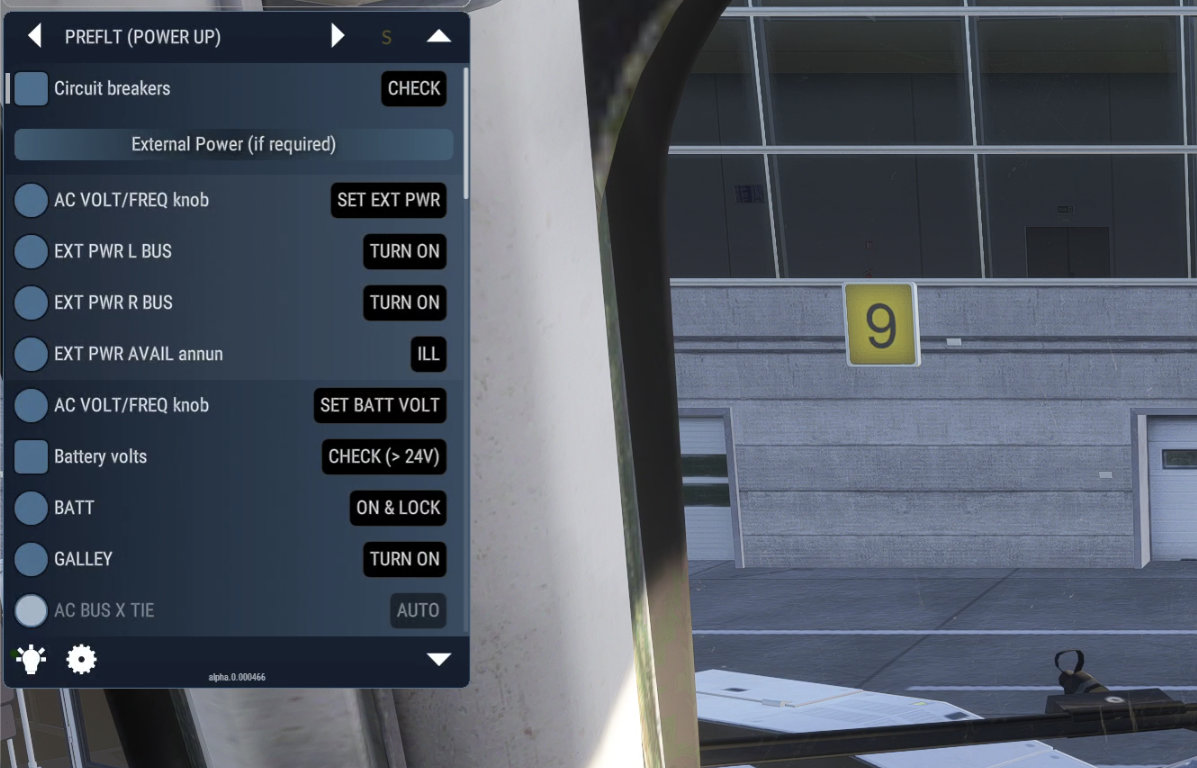This screenshot has width=1197, height=768.
Task: Expand the checklist with the bottom down arrow
Action: click(439, 659)
